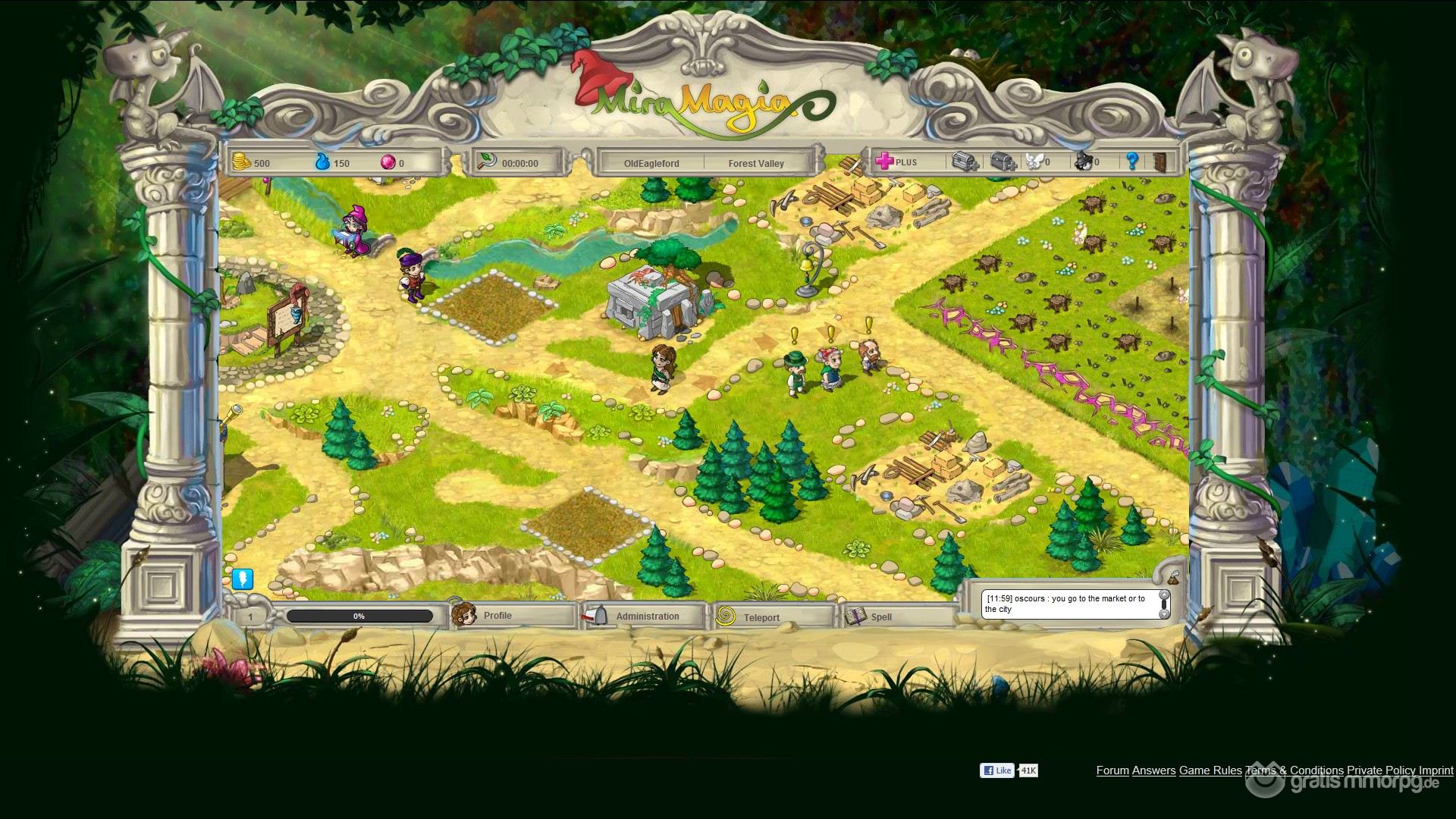Click the chat message box

point(1068,604)
